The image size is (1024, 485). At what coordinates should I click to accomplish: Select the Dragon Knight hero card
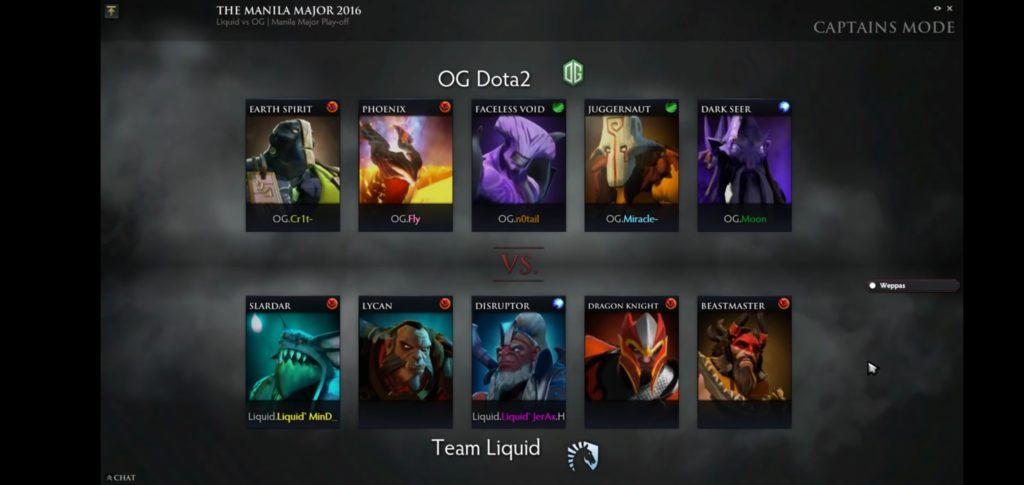pyautogui.click(x=632, y=357)
